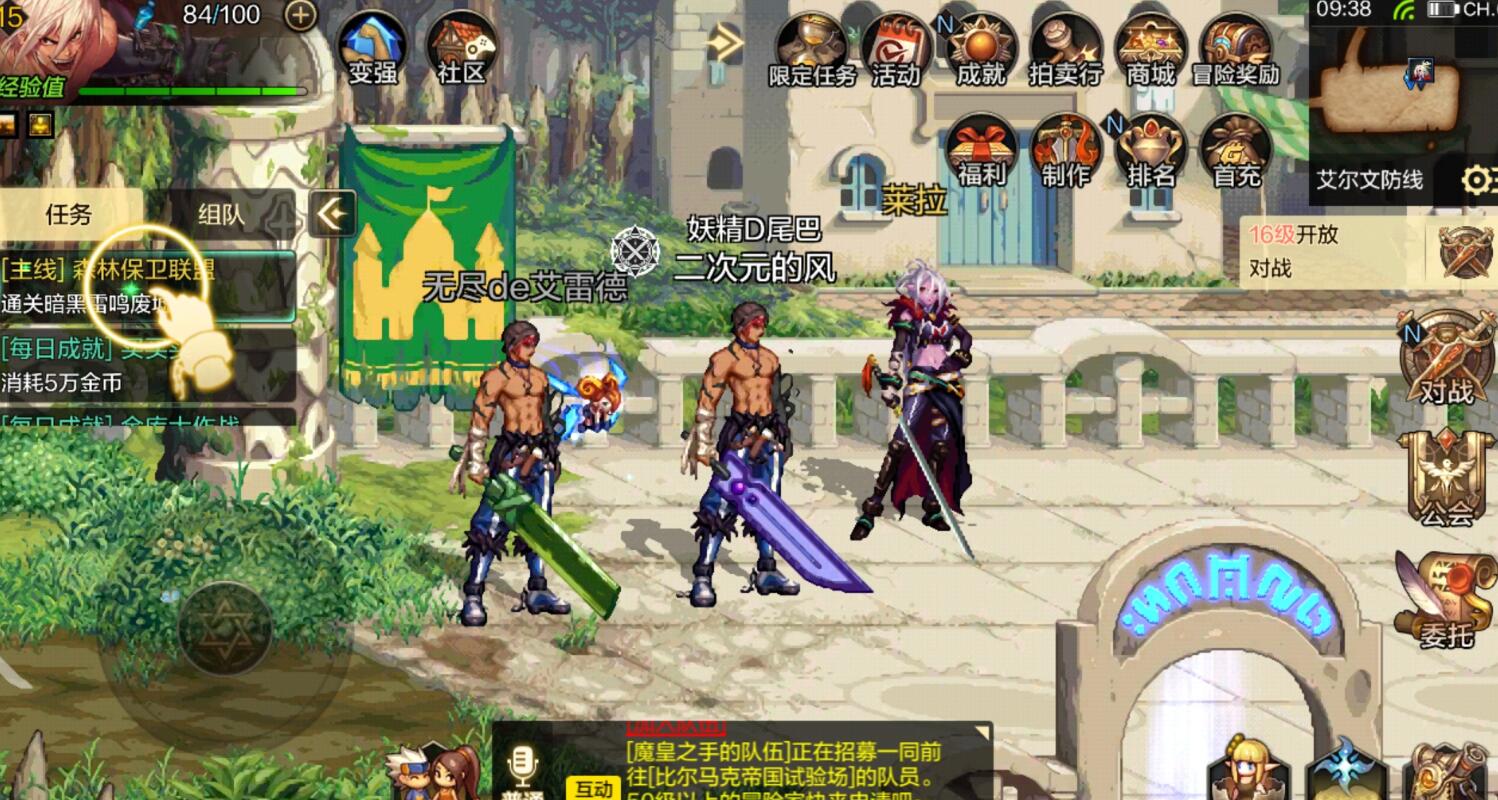Screen dimensions: 1498x800
Task: View the 排名 rankings leaderboard
Action: [x=1148, y=148]
